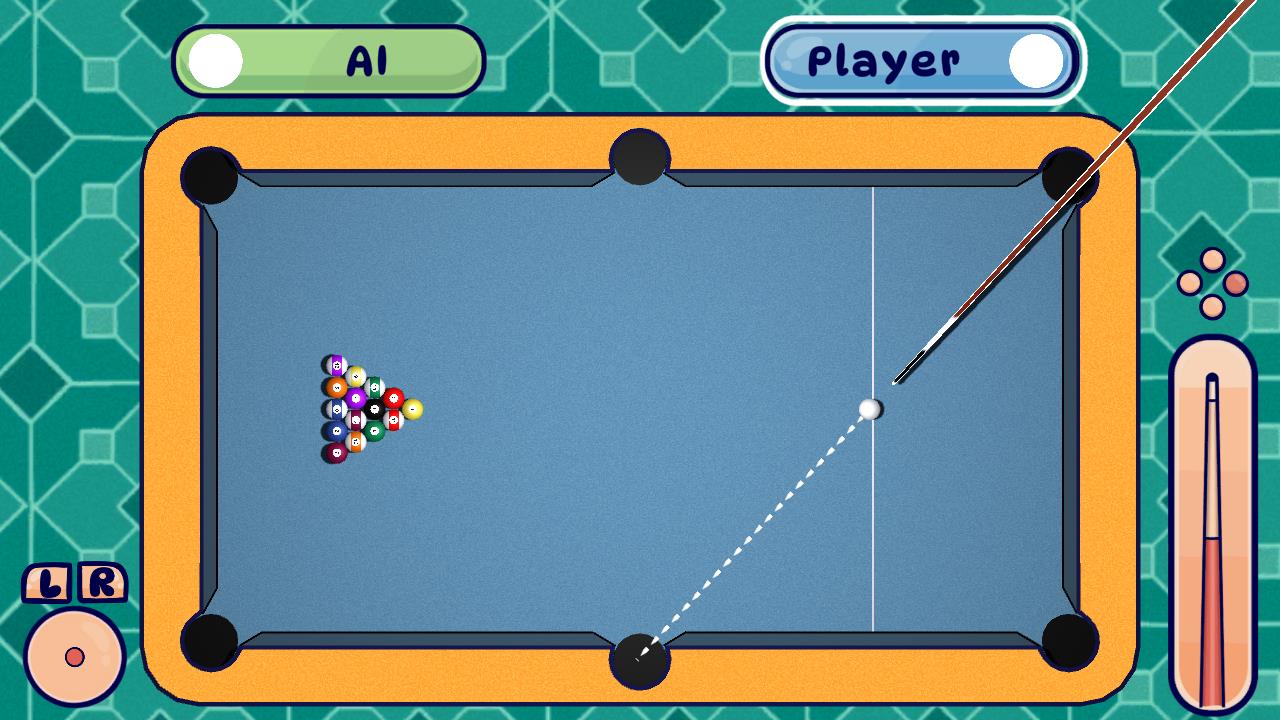This screenshot has width=1280, height=720.
Task: Click the L cue rotation button
Action: pyautogui.click(x=45, y=583)
